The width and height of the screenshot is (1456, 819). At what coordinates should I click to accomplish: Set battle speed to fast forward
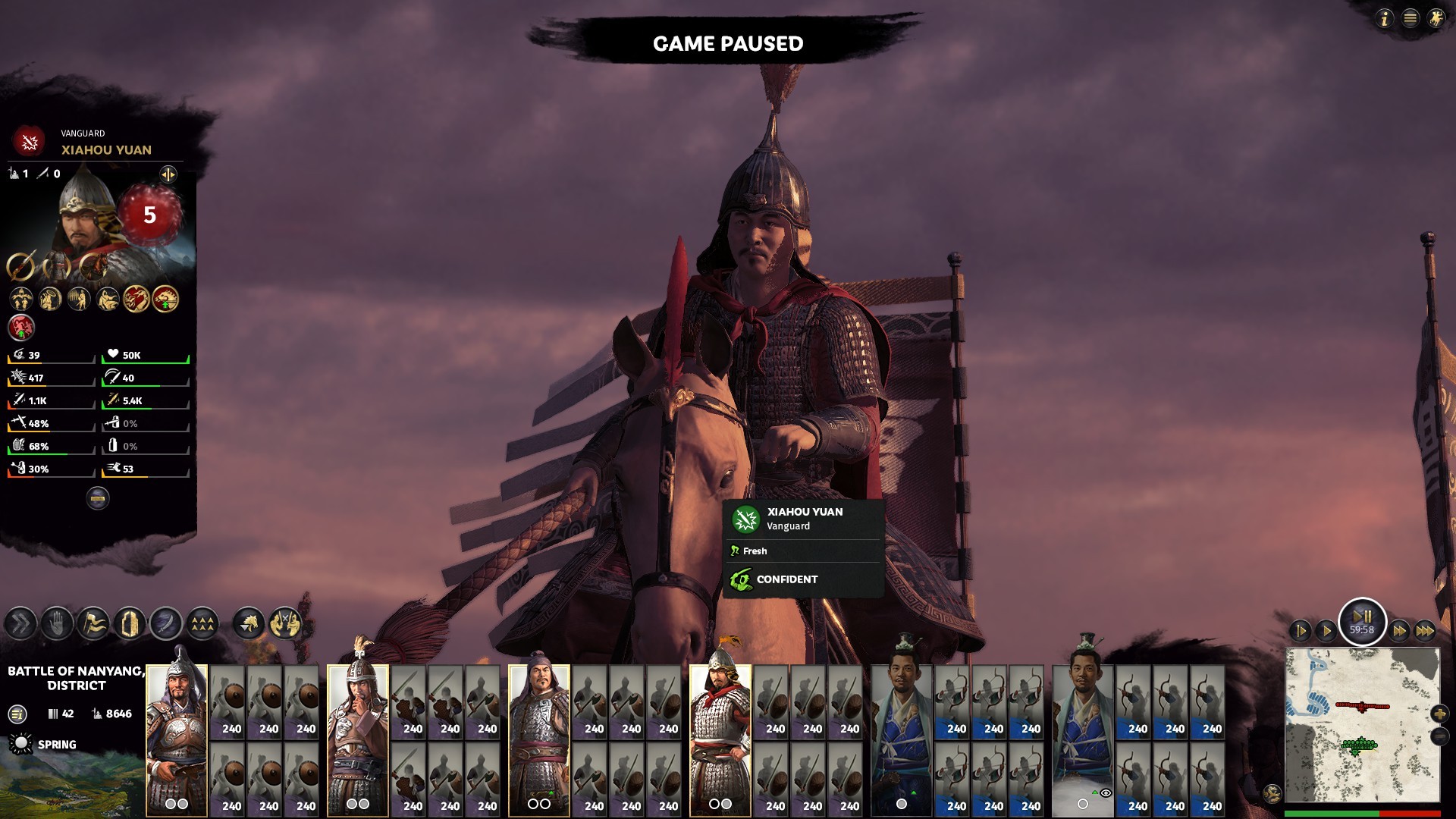coord(1399,630)
